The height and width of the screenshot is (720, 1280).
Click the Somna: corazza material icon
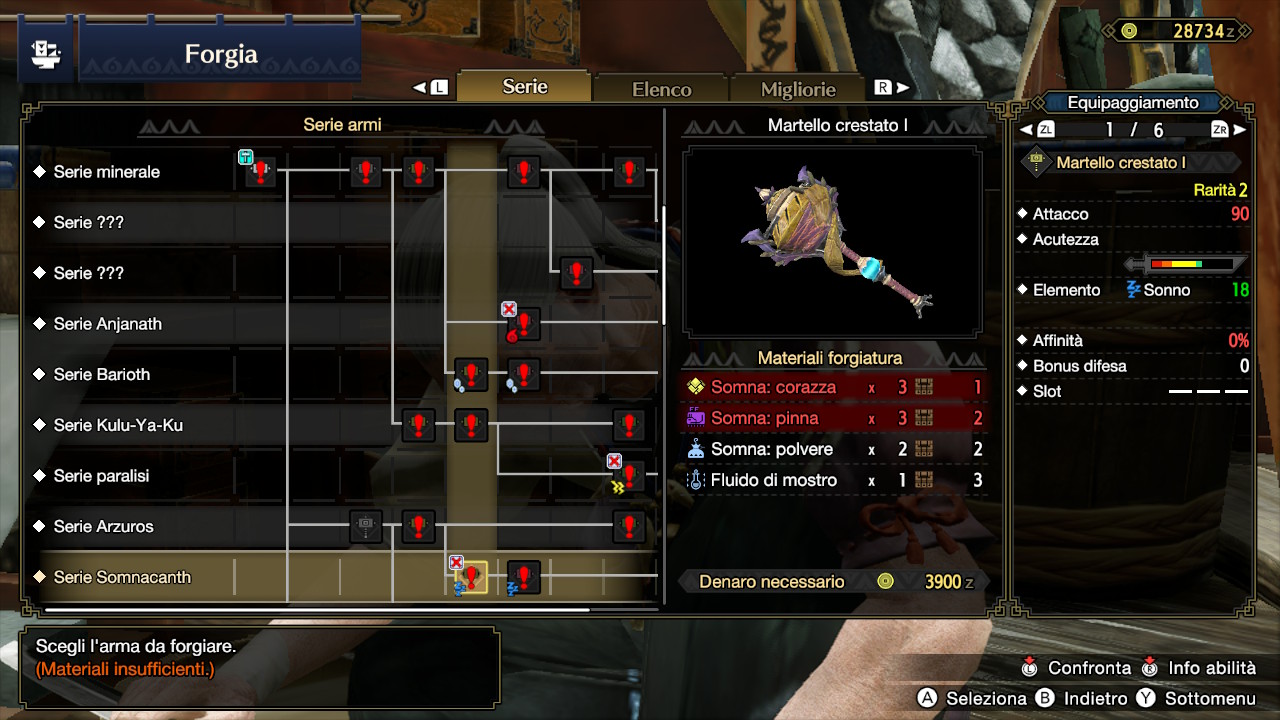[697, 387]
